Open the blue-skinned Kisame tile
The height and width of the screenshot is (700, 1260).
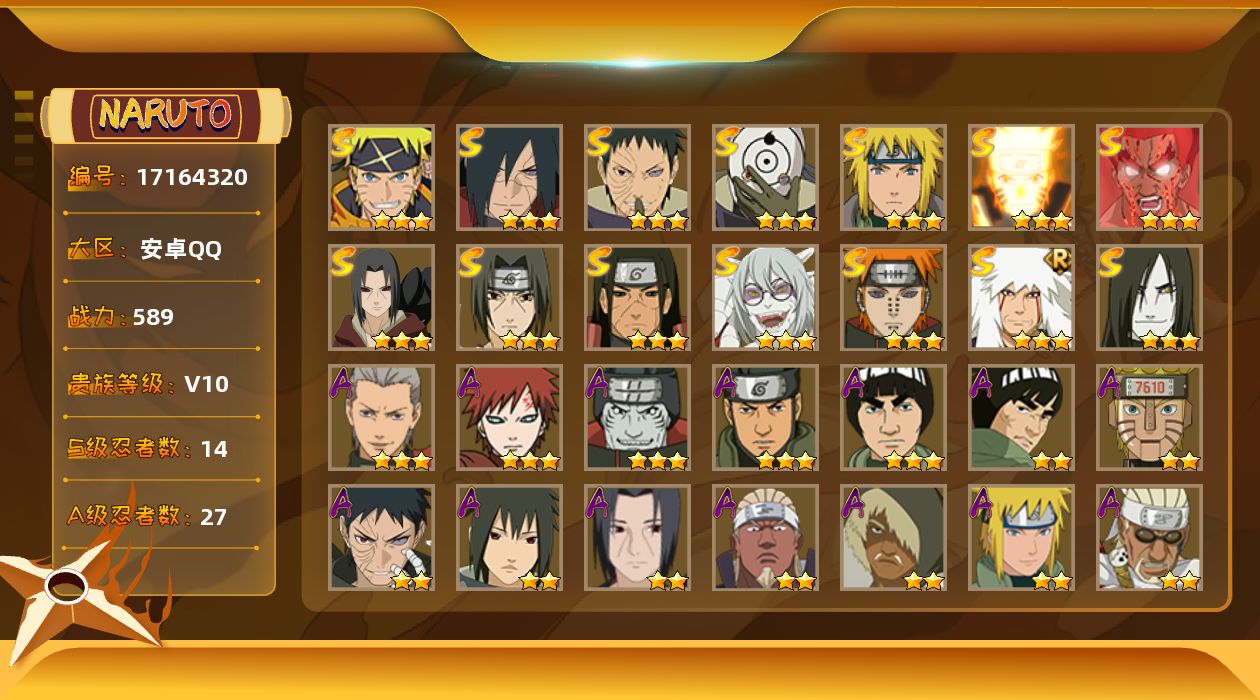(x=638, y=418)
